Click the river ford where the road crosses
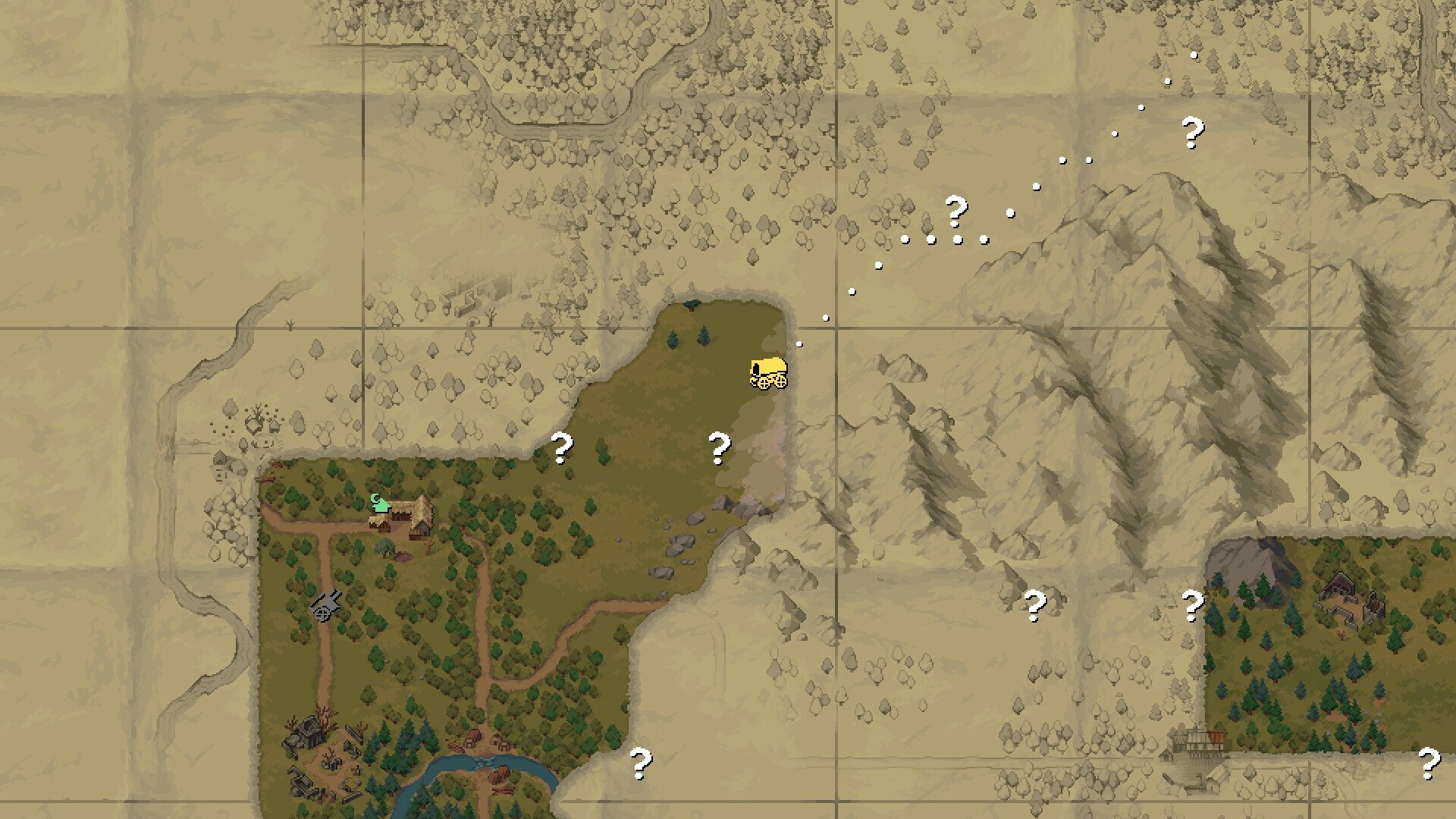1456x819 pixels. [x=485, y=762]
